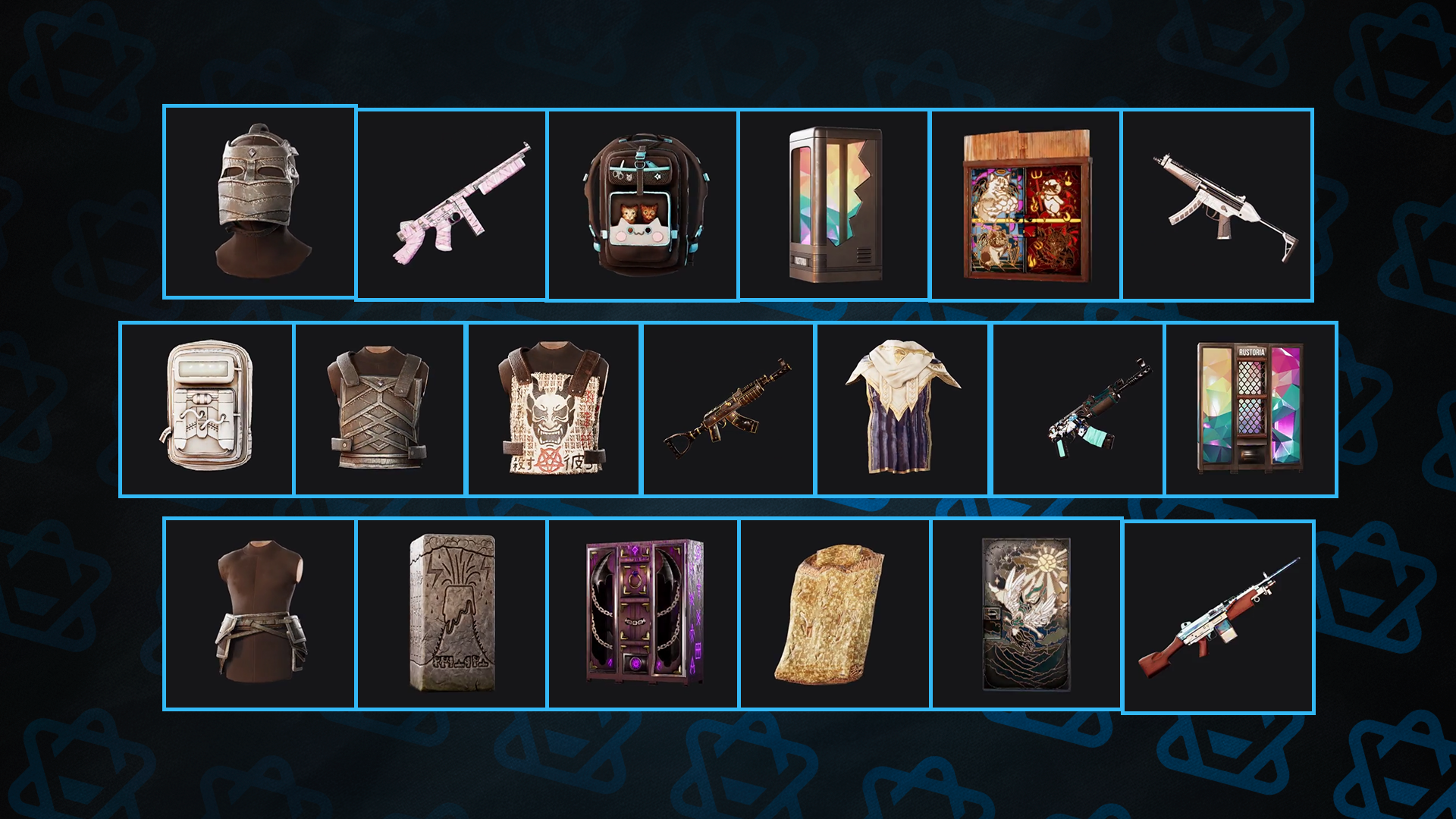The image size is (1456, 819).
Task: Select the stitched metal helmet skin
Action: click(259, 202)
